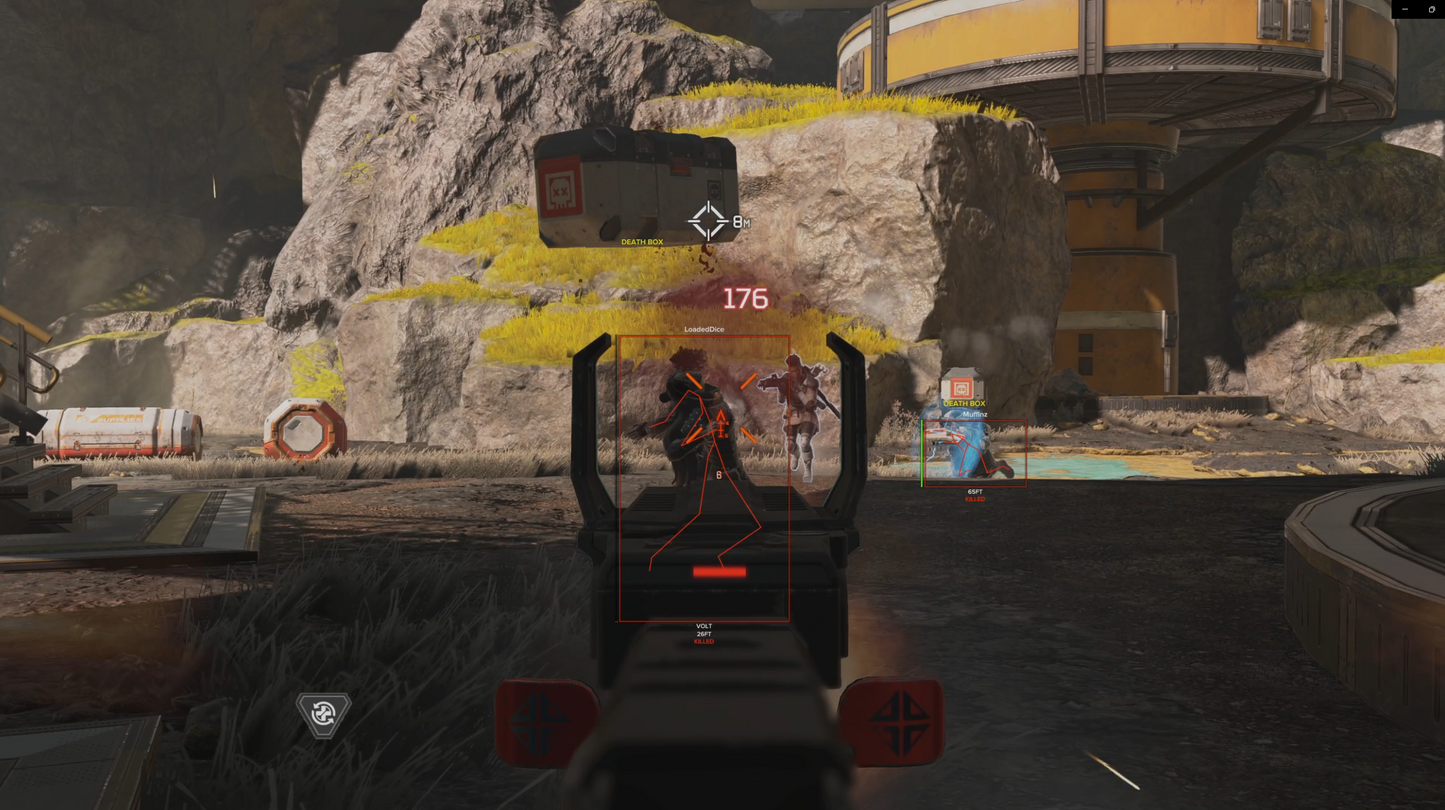Minimize the game window from the title bar
Viewport: 1445px width, 810px height.
pos(1405,8)
